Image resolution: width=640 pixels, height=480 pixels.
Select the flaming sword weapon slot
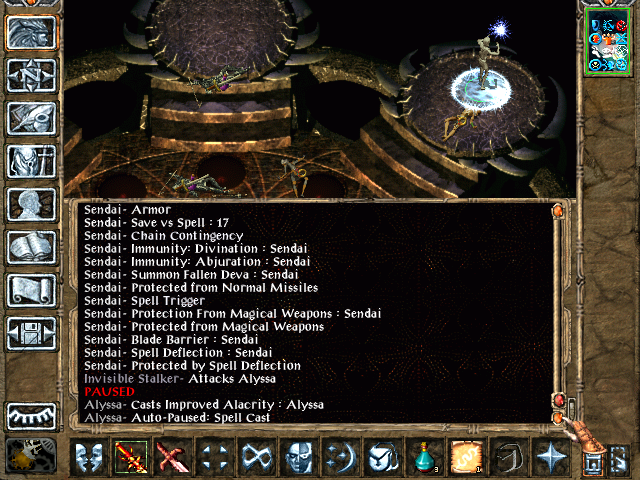(131, 460)
